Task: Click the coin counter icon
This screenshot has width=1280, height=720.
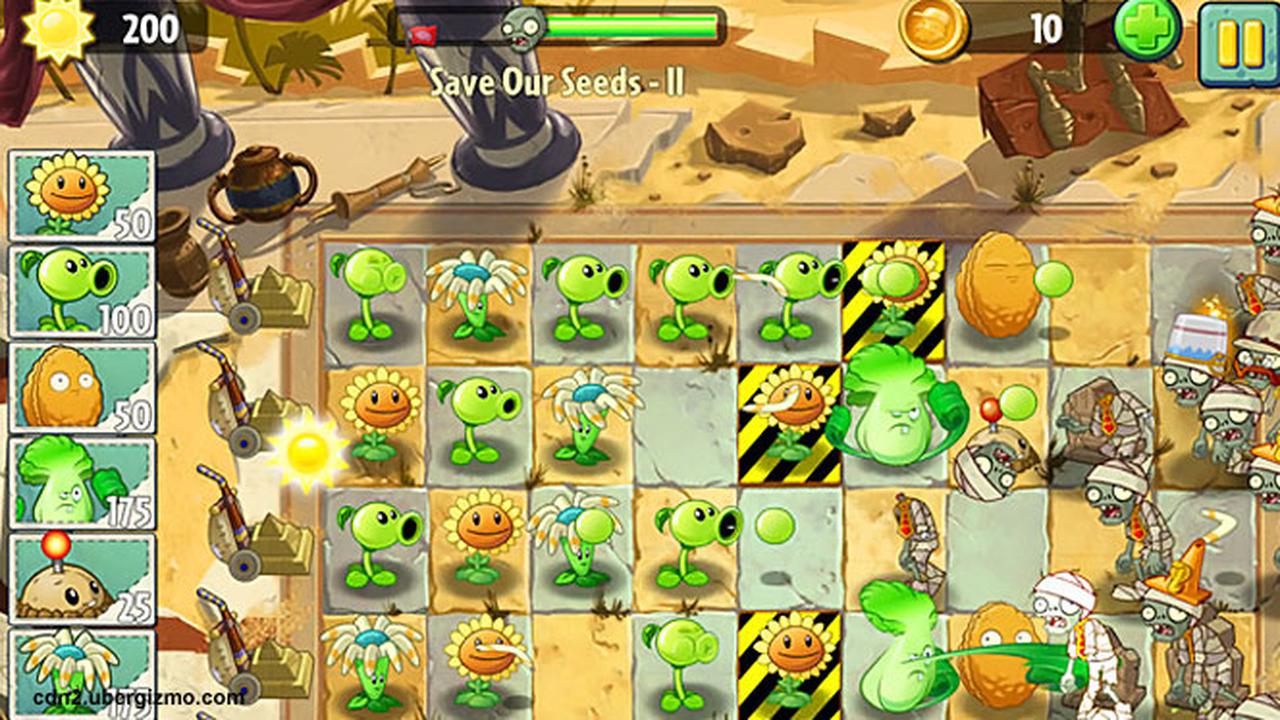Action: (x=935, y=28)
